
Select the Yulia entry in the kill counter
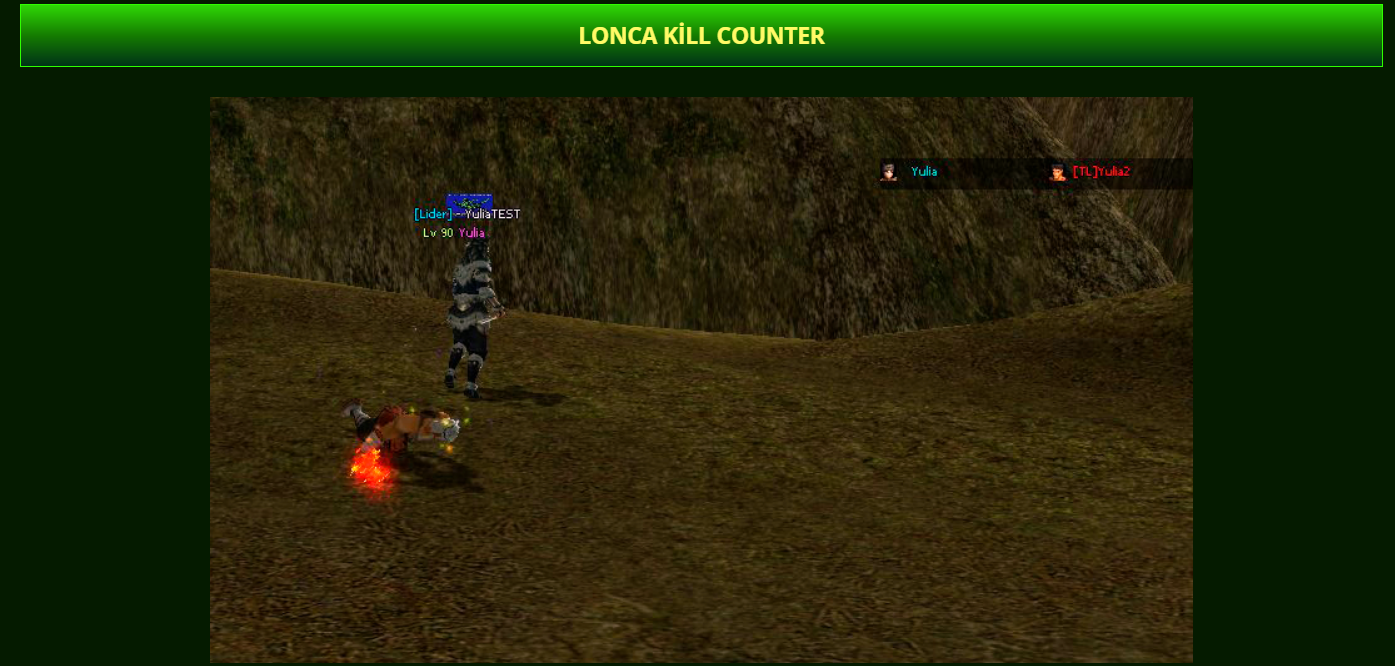tap(923, 172)
